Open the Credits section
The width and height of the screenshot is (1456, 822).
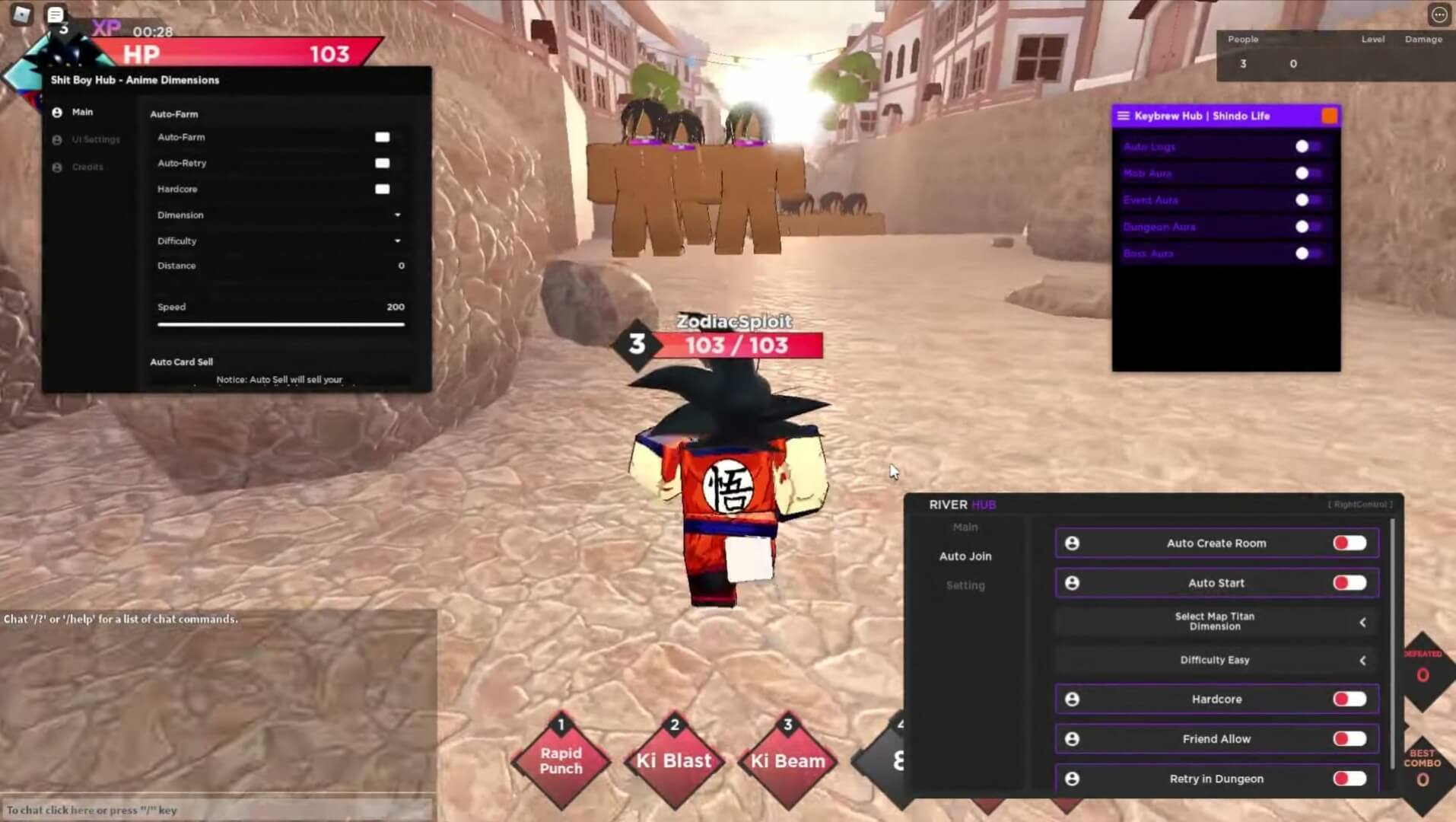click(86, 167)
